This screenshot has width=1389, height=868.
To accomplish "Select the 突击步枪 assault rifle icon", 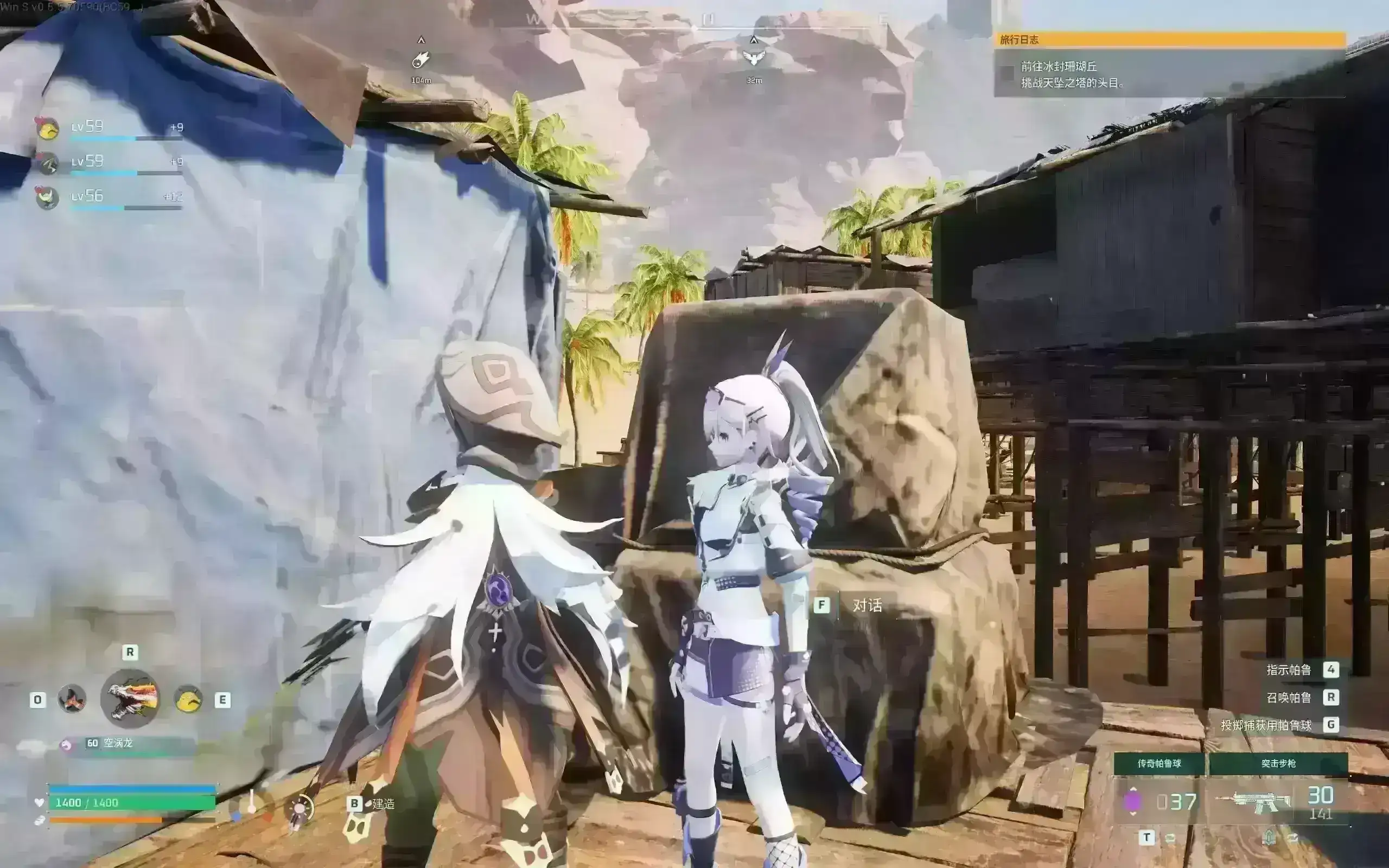I will click(x=1253, y=801).
